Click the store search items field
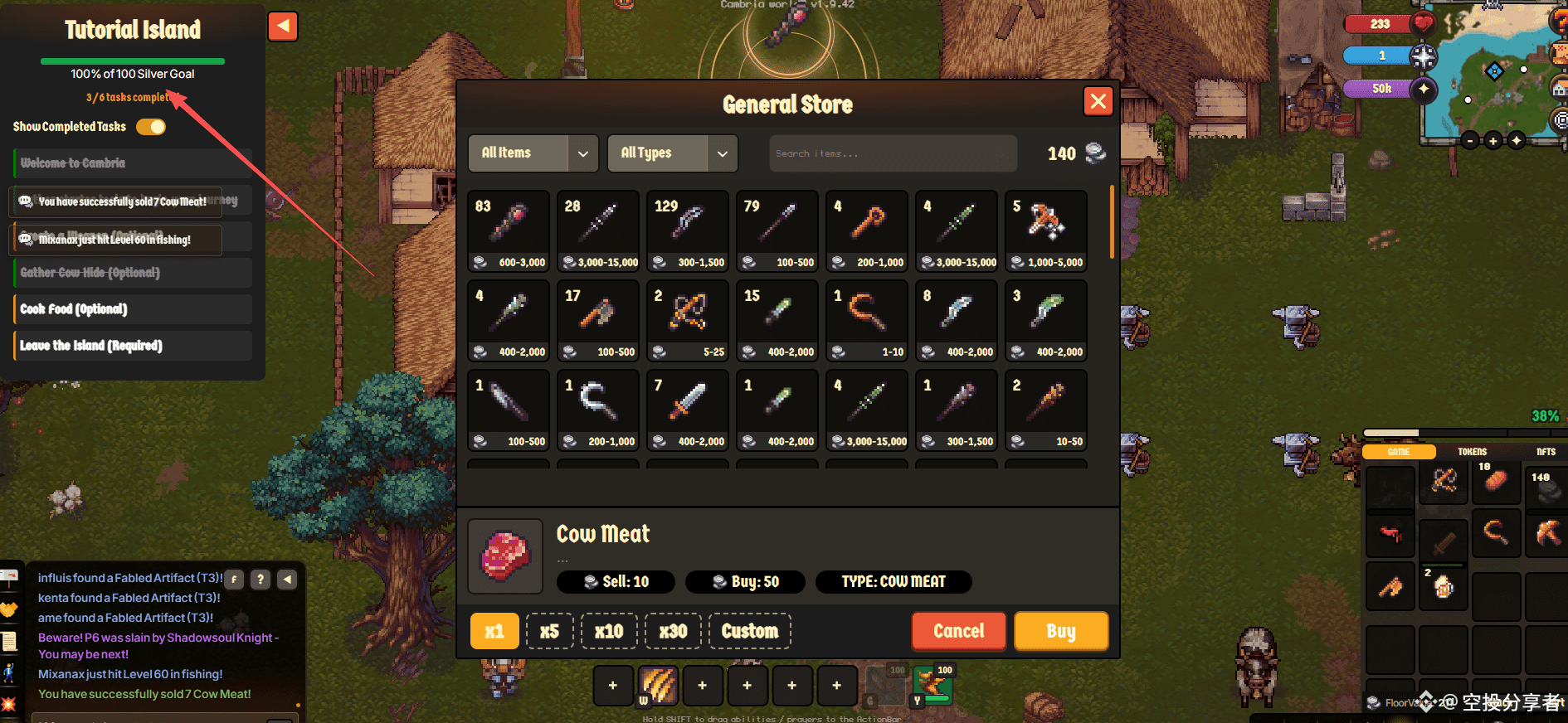Viewport: 1568px width, 723px height. point(892,153)
